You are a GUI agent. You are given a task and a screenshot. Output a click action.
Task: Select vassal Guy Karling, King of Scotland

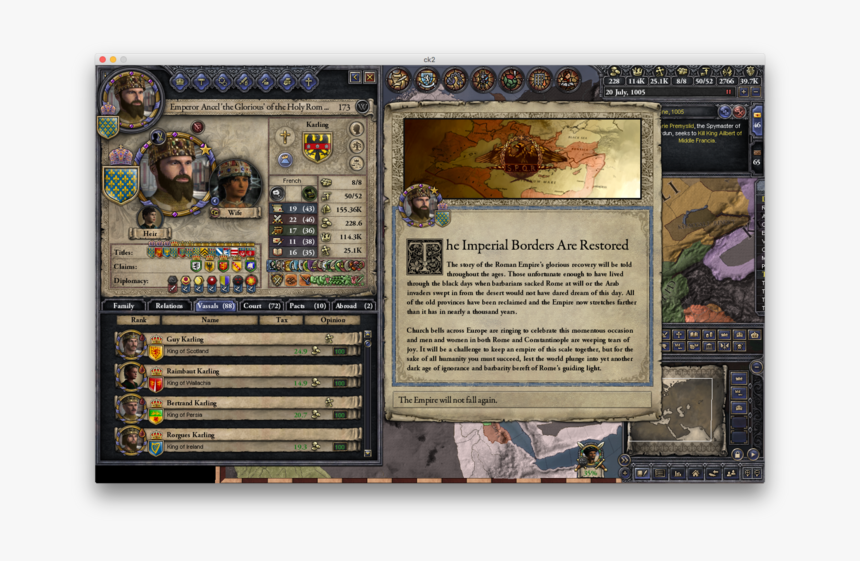(x=238, y=345)
